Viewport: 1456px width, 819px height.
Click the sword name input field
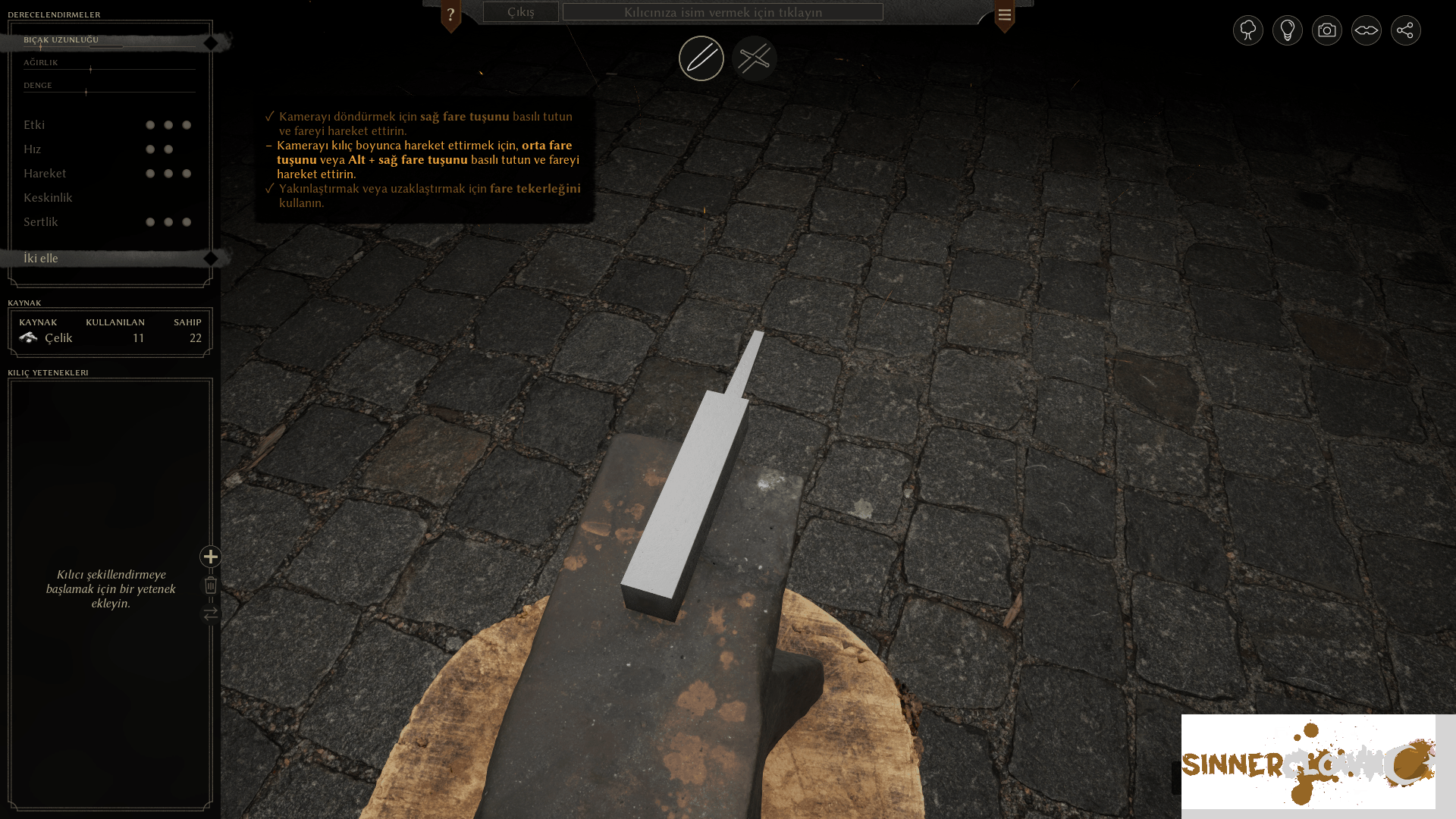pyautogui.click(x=724, y=12)
